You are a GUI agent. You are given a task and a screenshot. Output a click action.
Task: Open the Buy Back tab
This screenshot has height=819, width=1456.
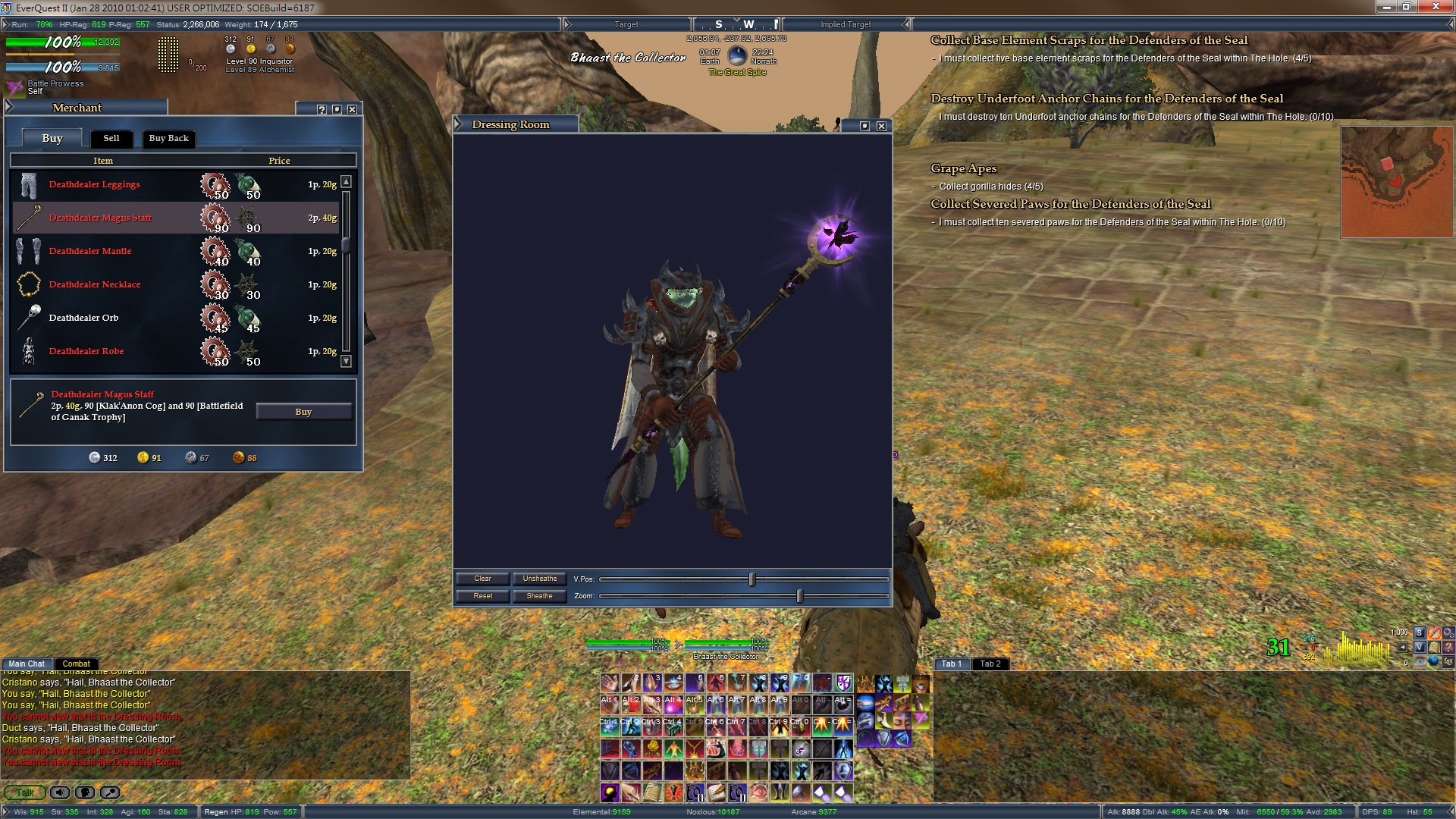pos(168,138)
